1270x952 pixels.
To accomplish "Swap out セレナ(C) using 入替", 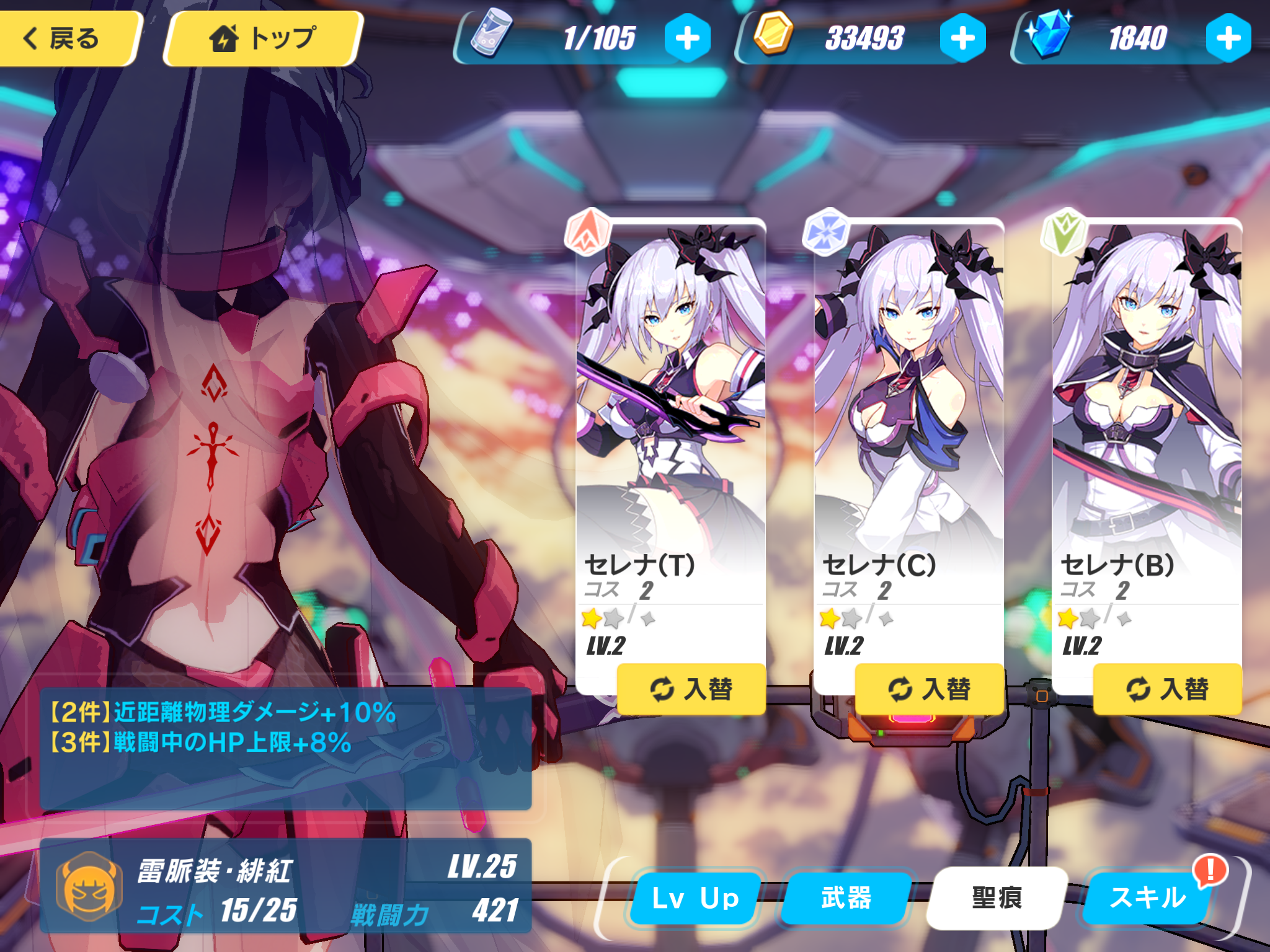I will [x=930, y=689].
